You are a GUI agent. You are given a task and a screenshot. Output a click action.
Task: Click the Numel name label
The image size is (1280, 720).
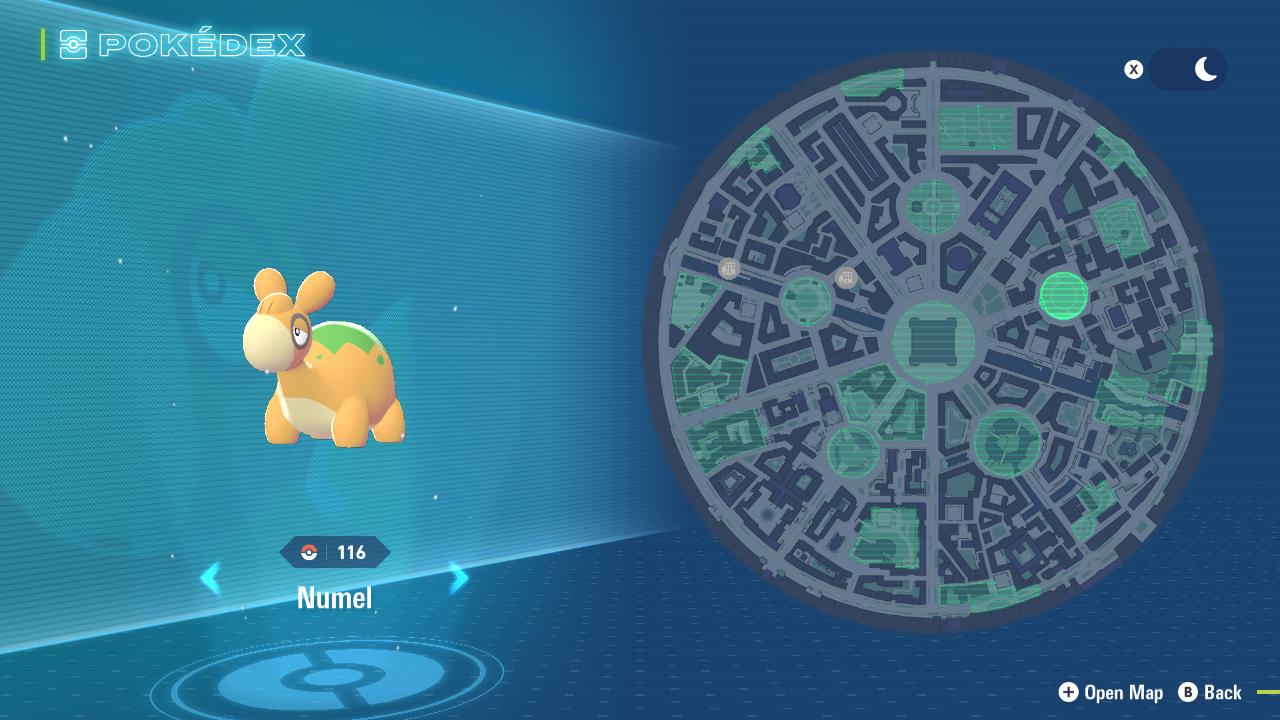(x=335, y=598)
